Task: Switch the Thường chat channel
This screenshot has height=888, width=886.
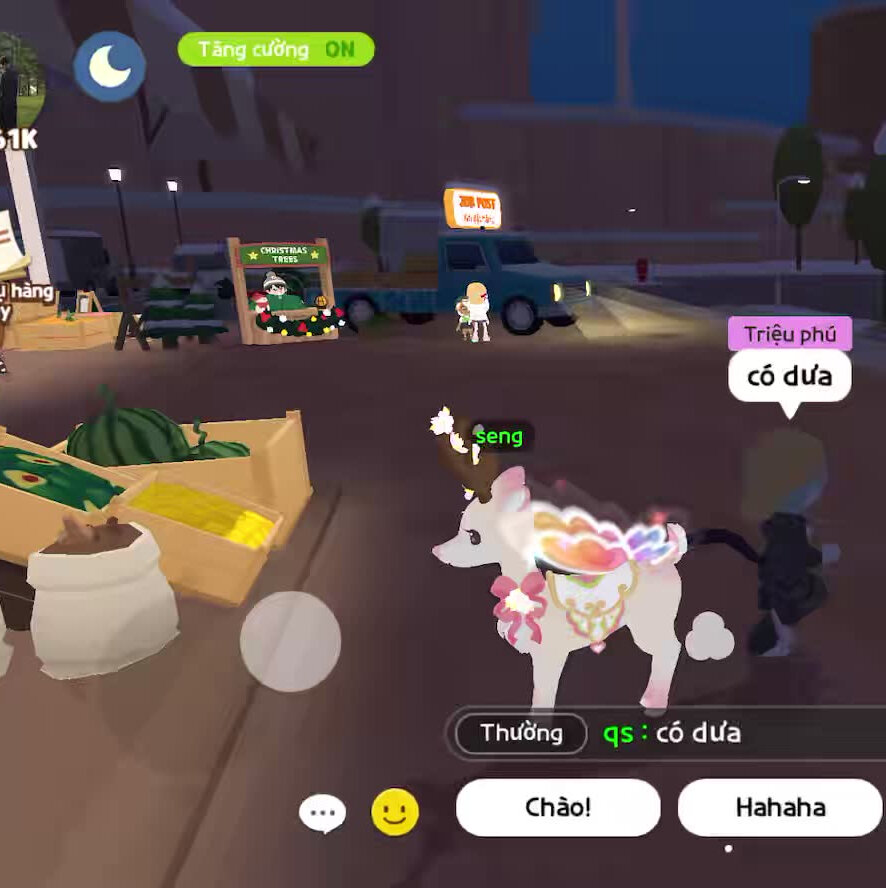Action: (x=521, y=733)
